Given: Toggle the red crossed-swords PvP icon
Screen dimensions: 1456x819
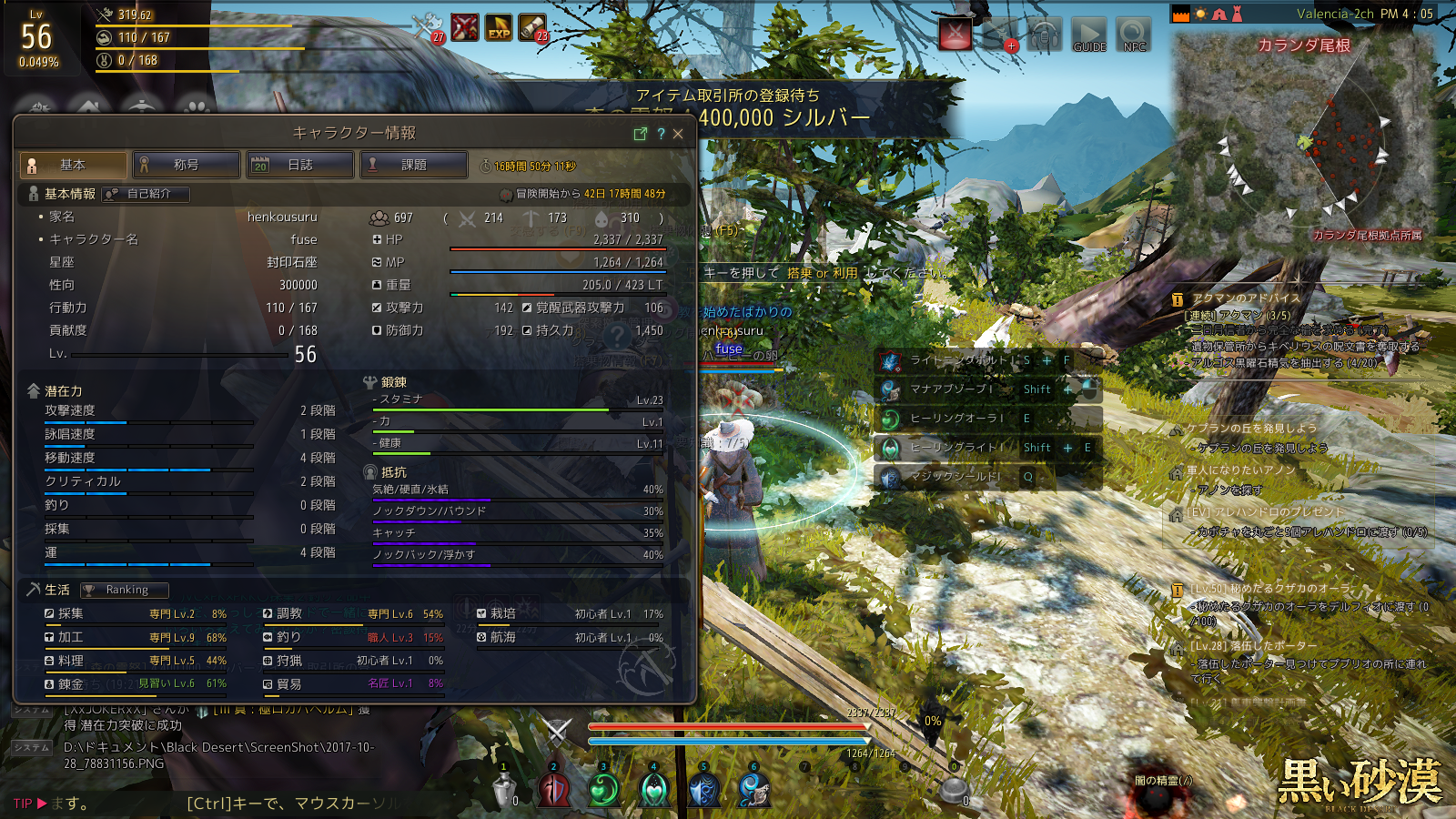Looking at the screenshot, I should (x=955, y=35).
